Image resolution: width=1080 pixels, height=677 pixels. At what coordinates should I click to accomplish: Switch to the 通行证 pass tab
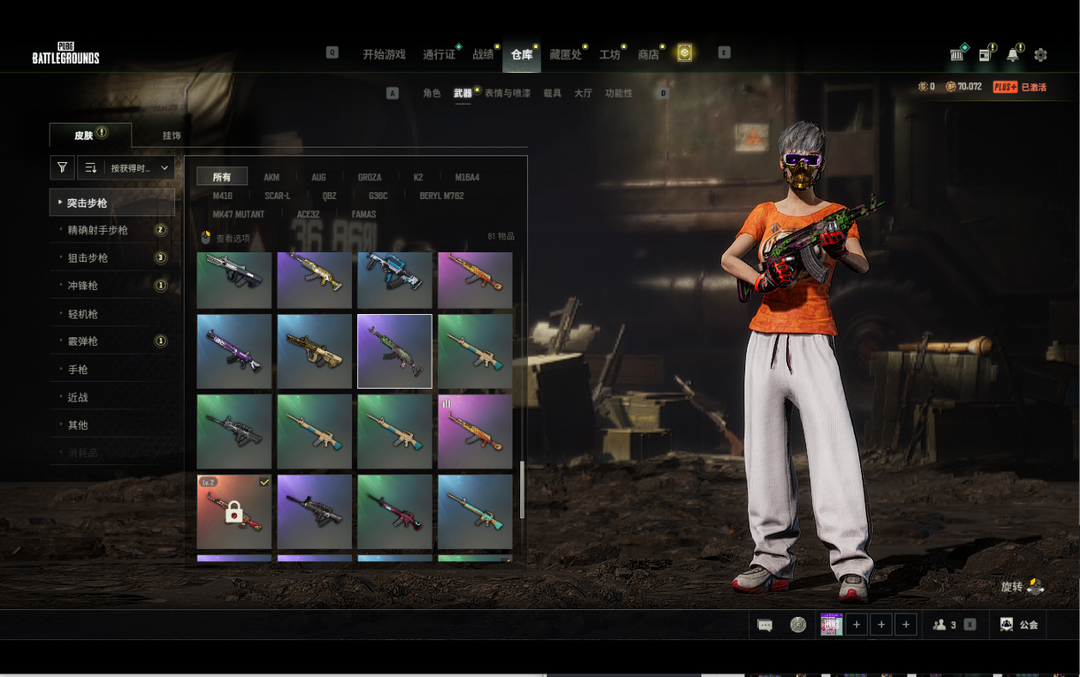(438, 54)
